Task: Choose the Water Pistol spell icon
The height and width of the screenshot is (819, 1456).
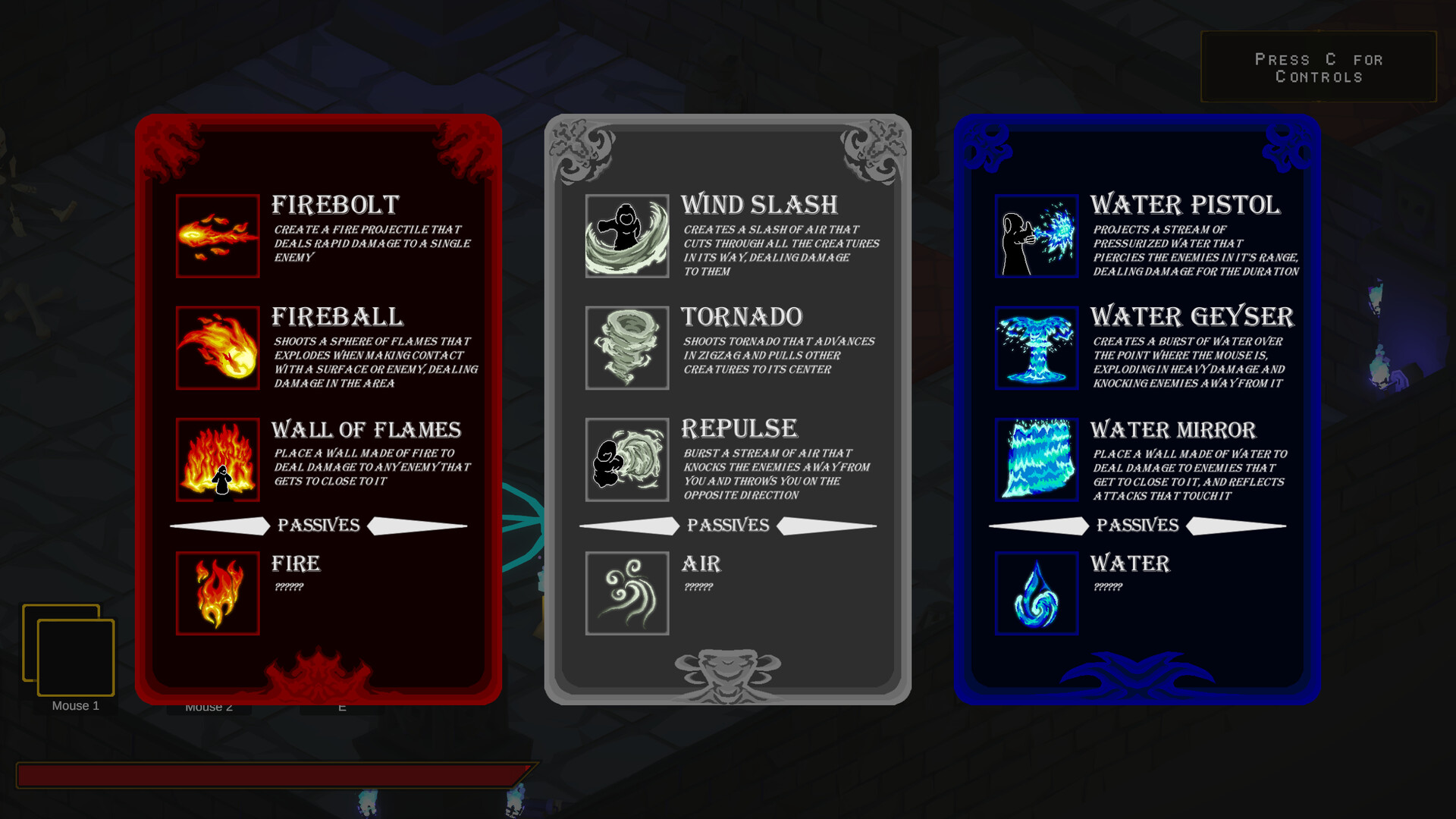Action: click(x=1036, y=236)
